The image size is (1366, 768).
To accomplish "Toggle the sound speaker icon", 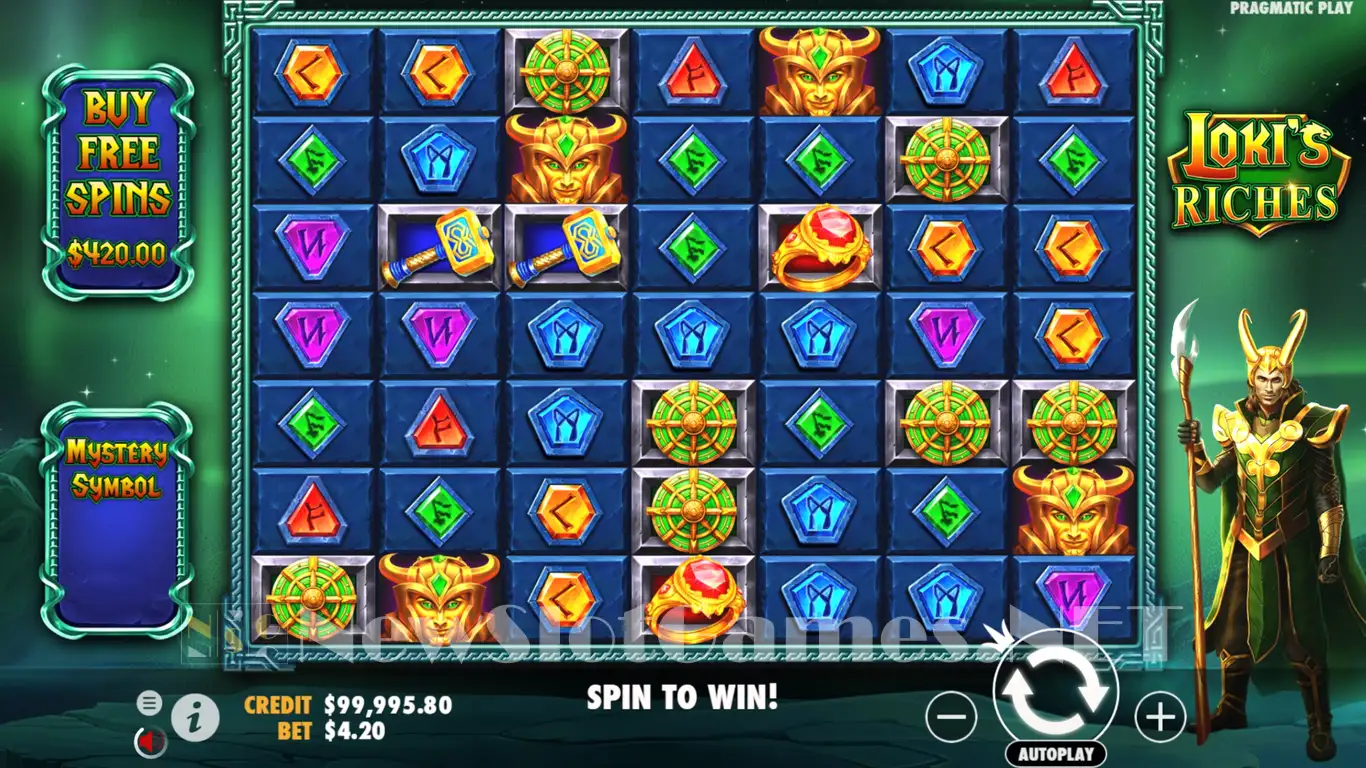I will (x=149, y=741).
